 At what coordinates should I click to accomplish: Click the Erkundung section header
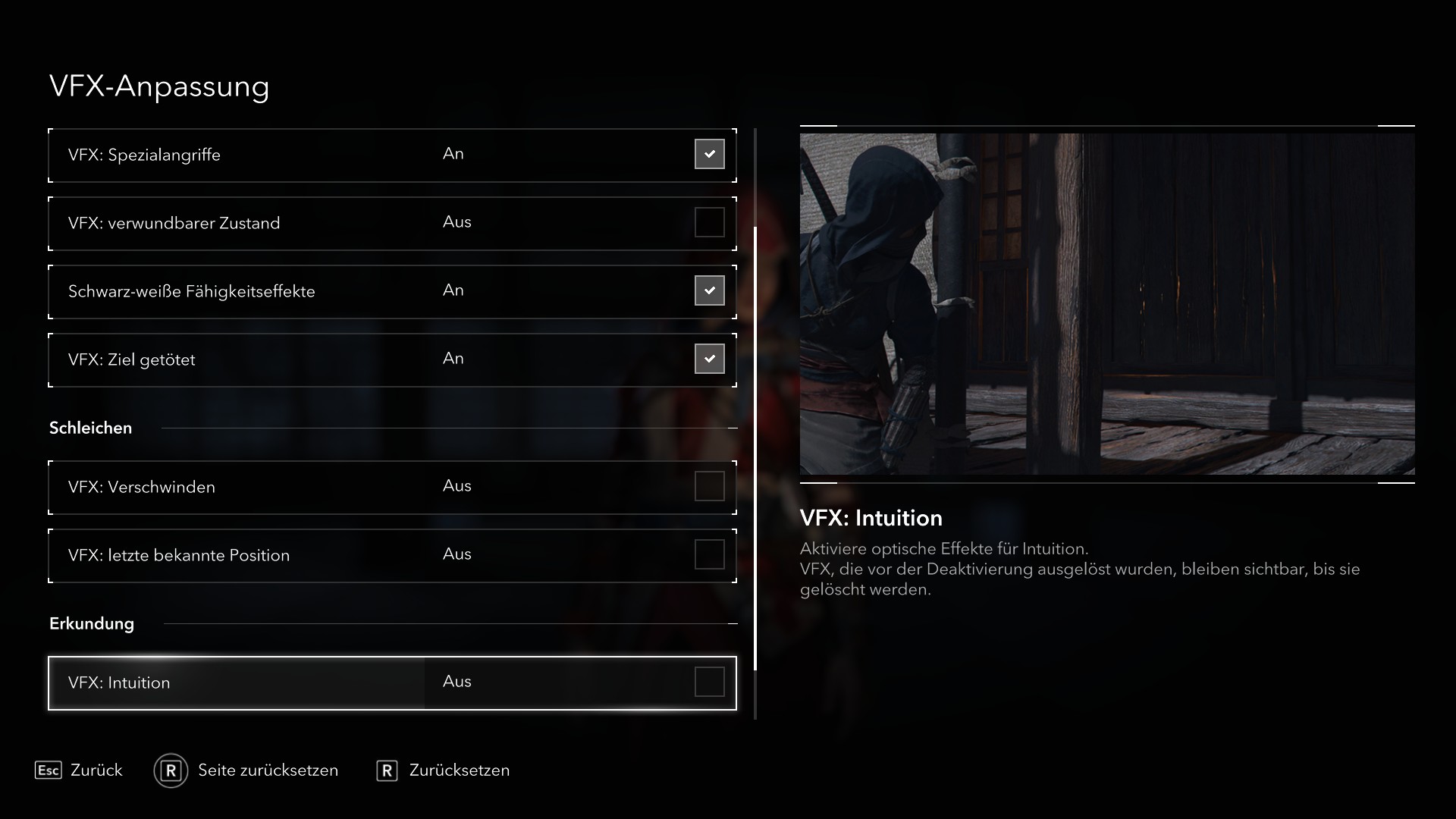[91, 623]
